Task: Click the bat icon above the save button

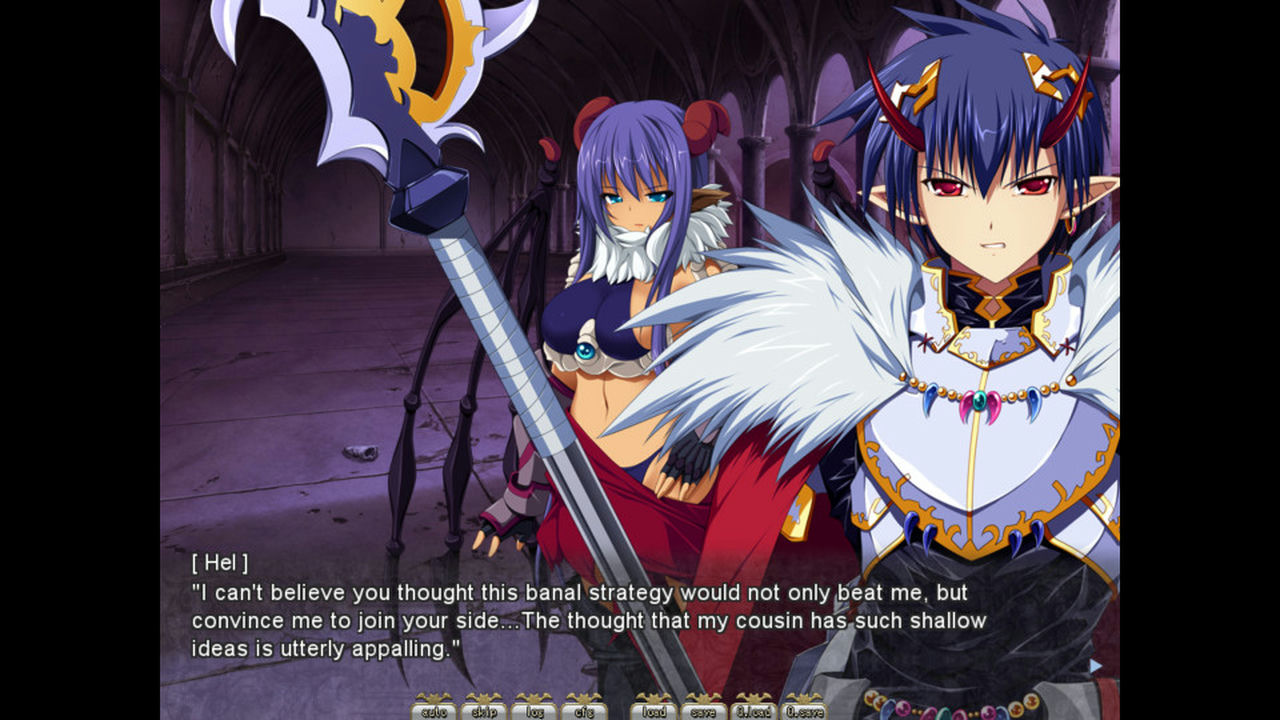Action: tap(705, 697)
